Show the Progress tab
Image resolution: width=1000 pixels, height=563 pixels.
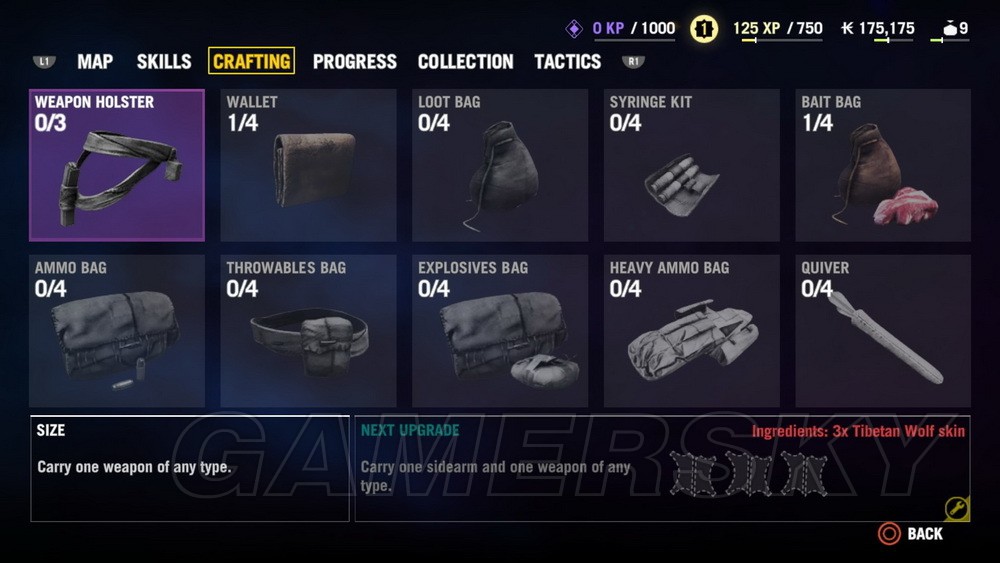pos(354,61)
